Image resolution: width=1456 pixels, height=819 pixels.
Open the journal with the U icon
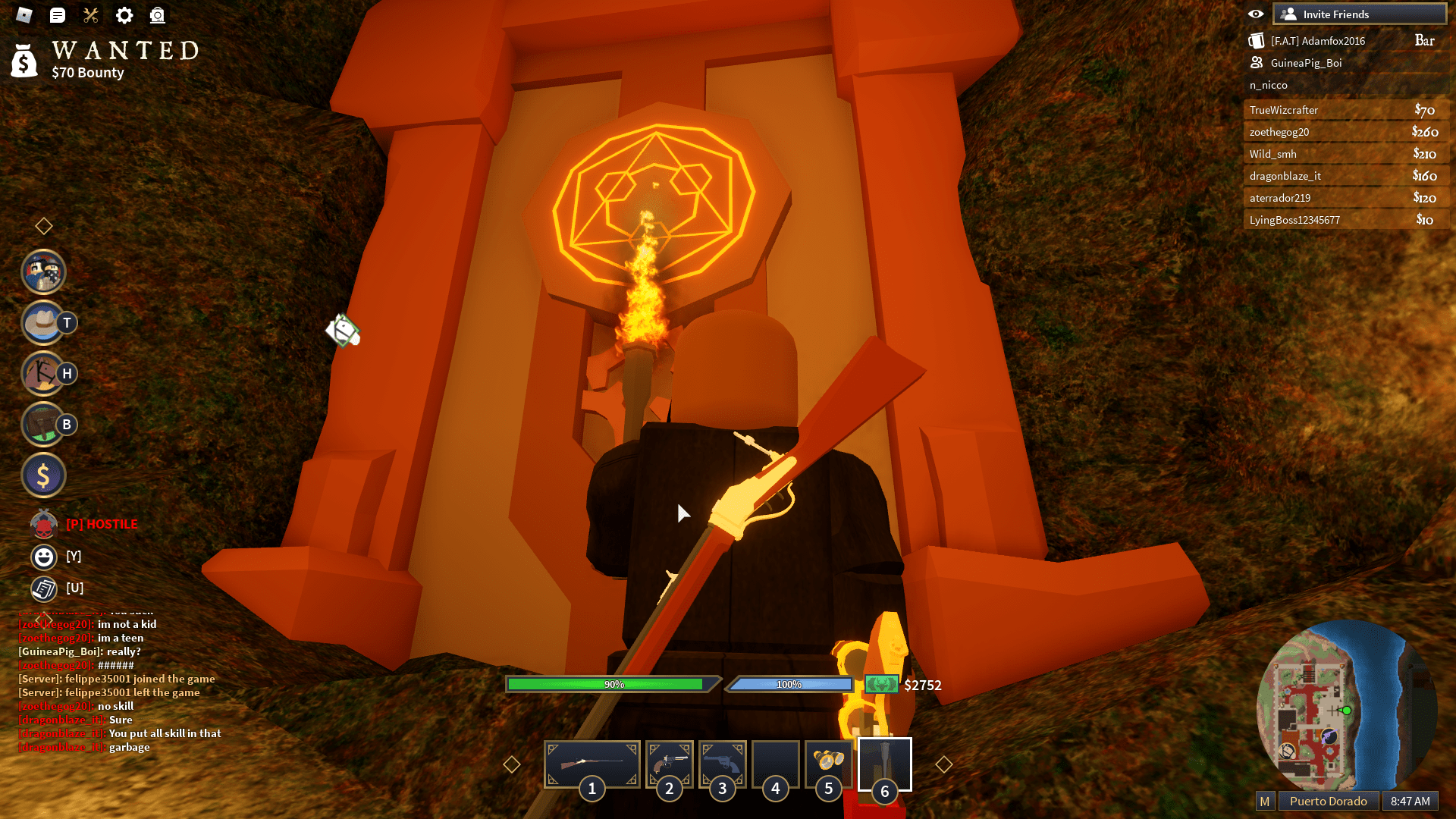pyautogui.click(x=43, y=588)
